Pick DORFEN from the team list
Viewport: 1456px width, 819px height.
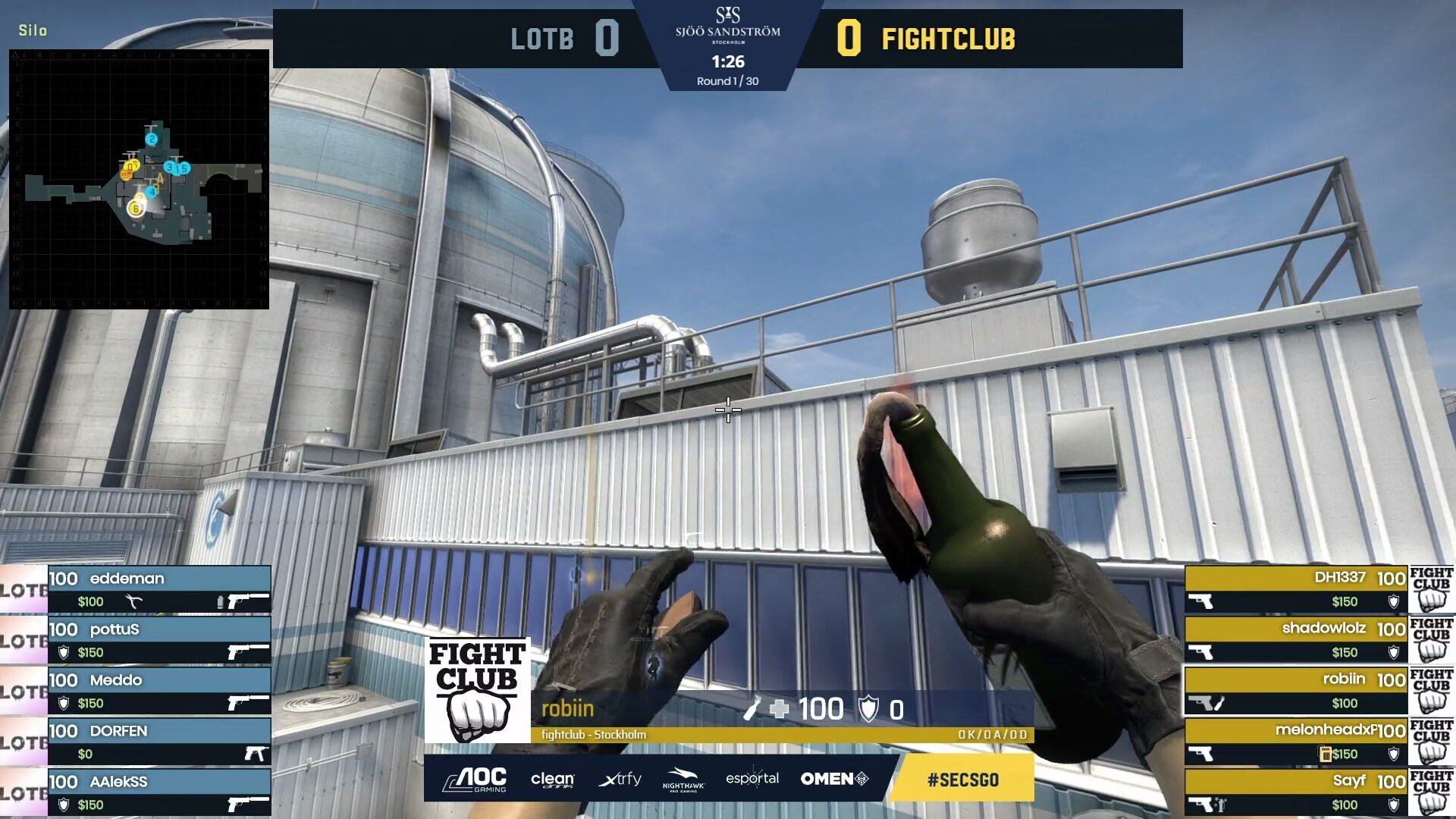click(158, 742)
